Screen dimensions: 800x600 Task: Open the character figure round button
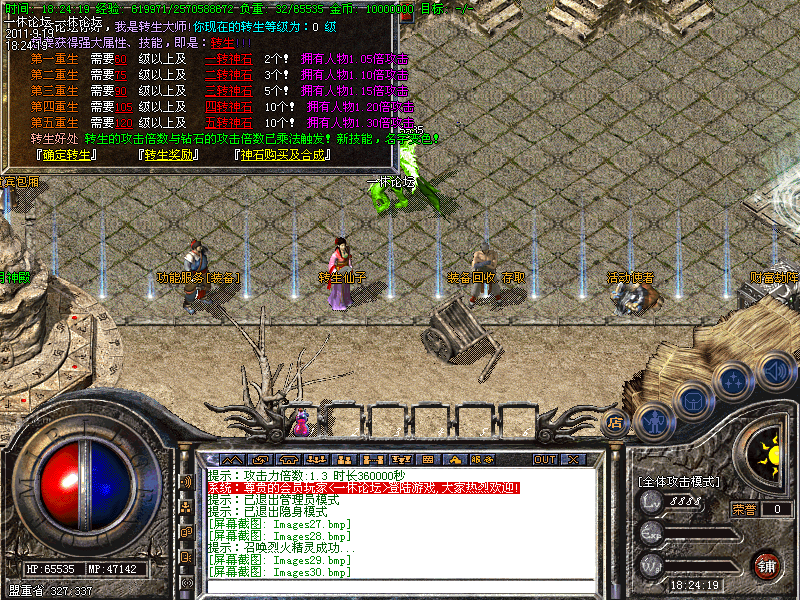(654, 421)
